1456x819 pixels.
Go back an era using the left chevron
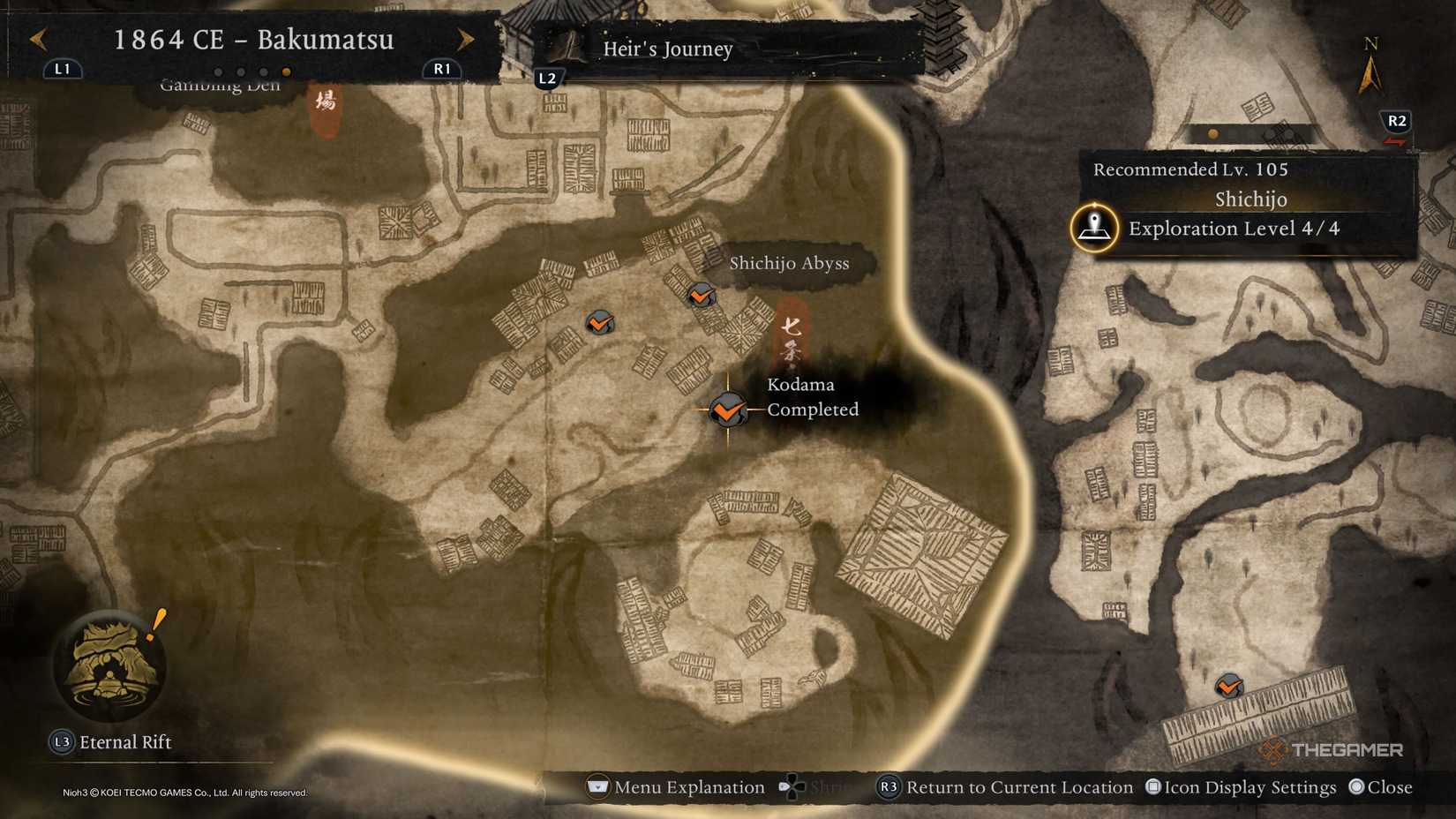pos(37,40)
